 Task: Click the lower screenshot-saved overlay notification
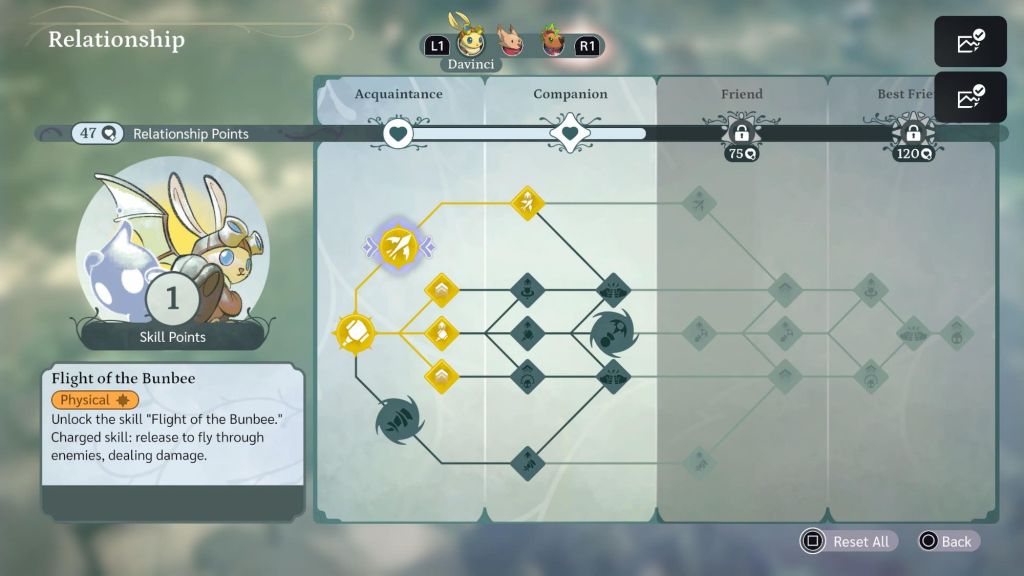[970, 97]
